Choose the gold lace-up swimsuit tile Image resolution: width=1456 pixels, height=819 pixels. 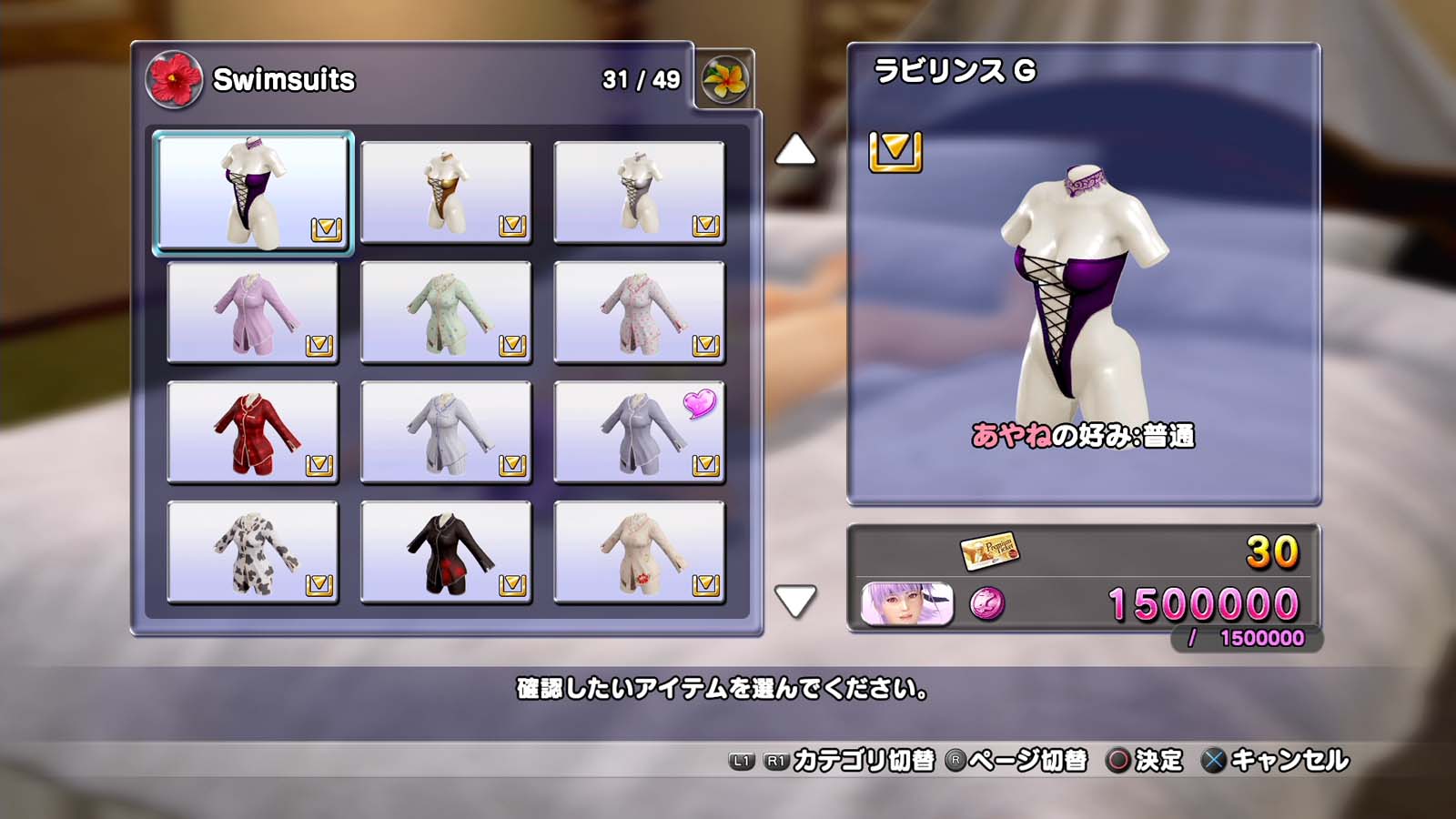coord(446,192)
